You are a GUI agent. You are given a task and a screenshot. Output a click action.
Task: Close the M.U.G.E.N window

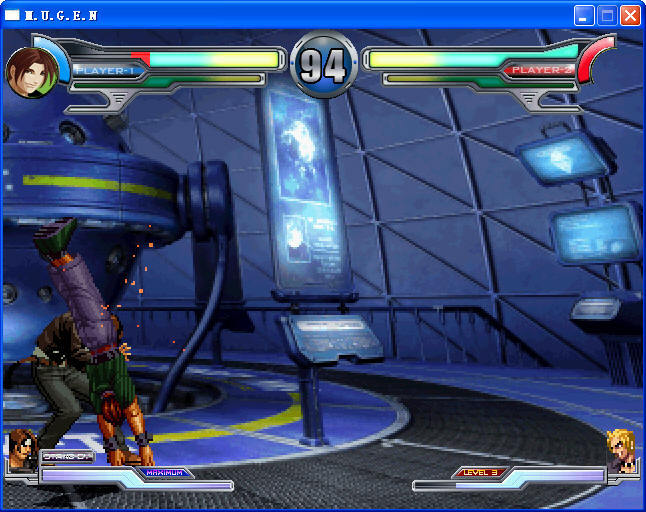click(630, 16)
